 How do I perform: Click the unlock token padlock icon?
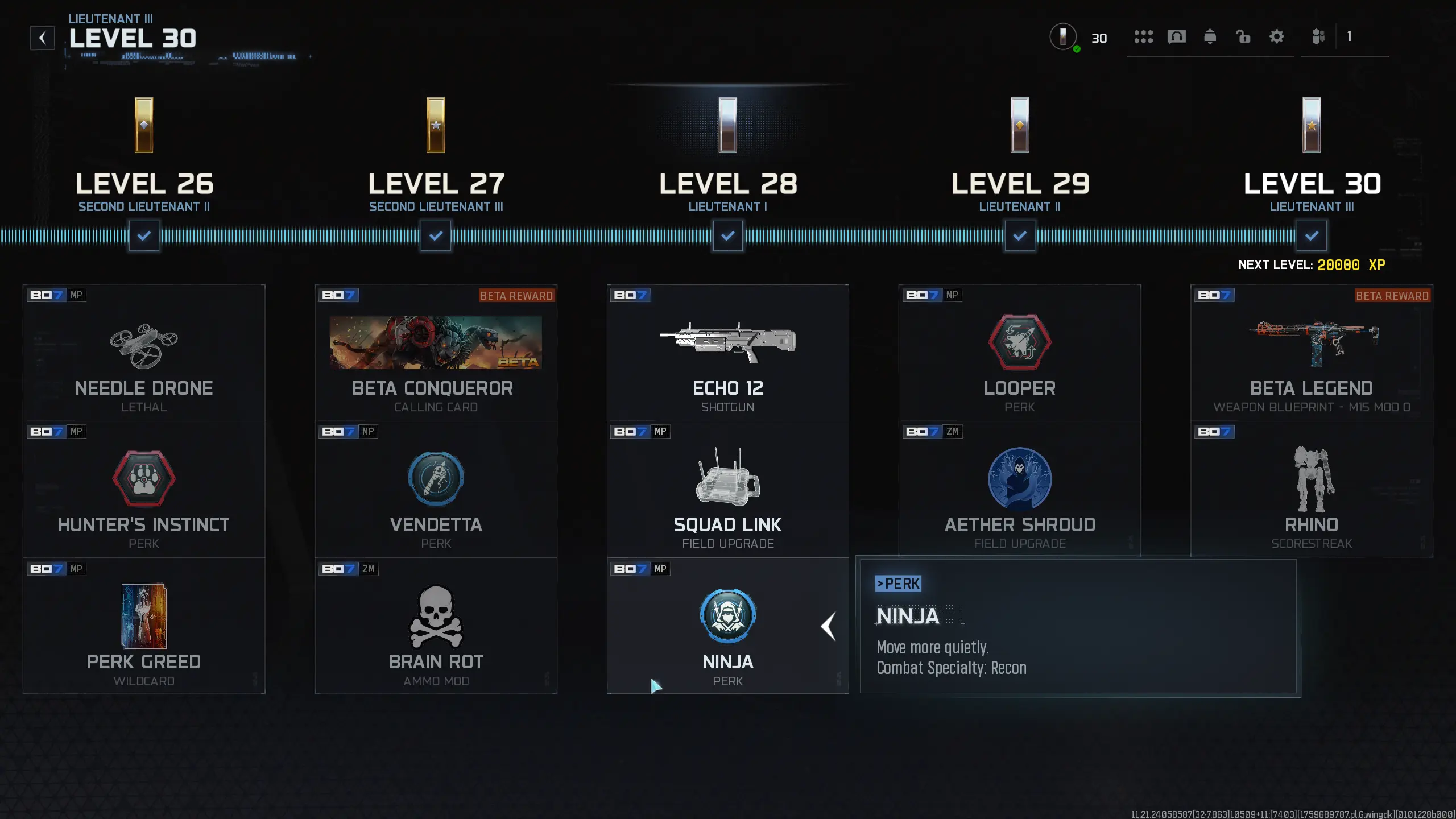tap(1243, 36)
